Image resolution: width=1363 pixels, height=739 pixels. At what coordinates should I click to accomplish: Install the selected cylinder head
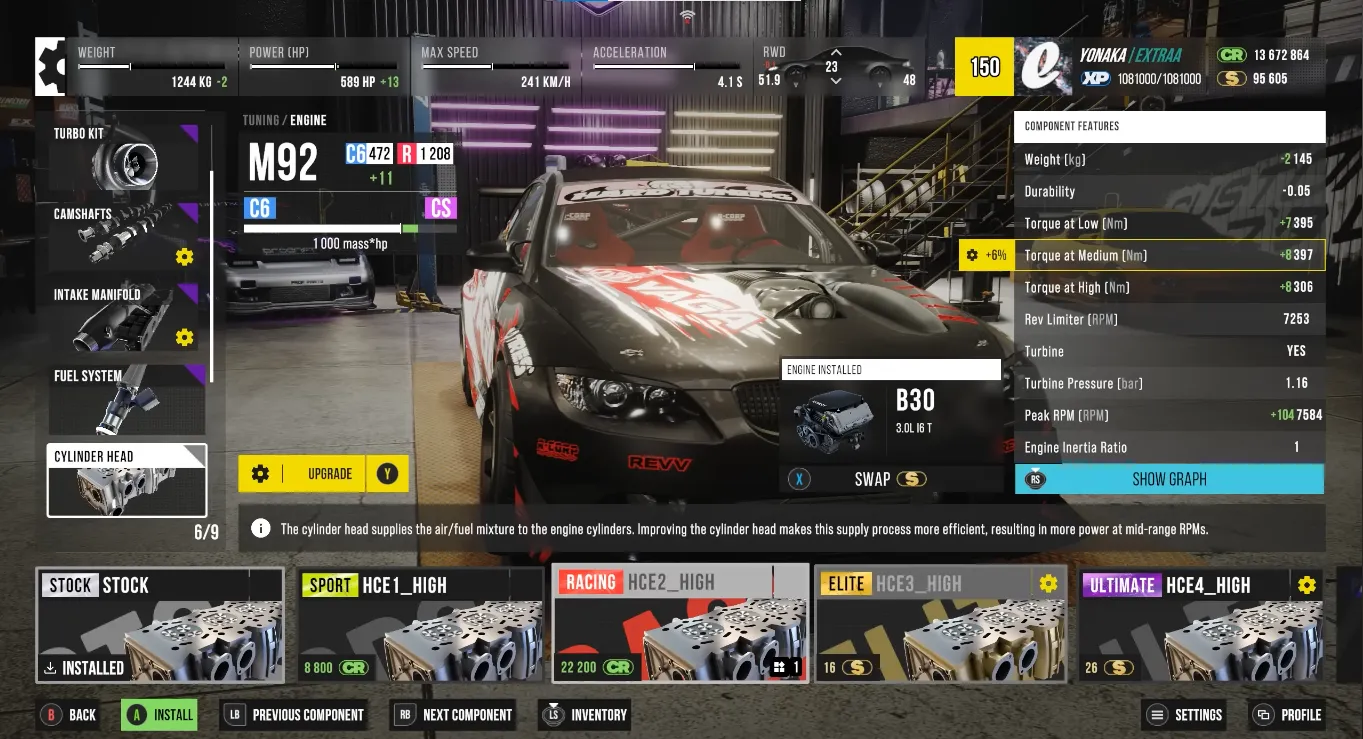[158, 715]
